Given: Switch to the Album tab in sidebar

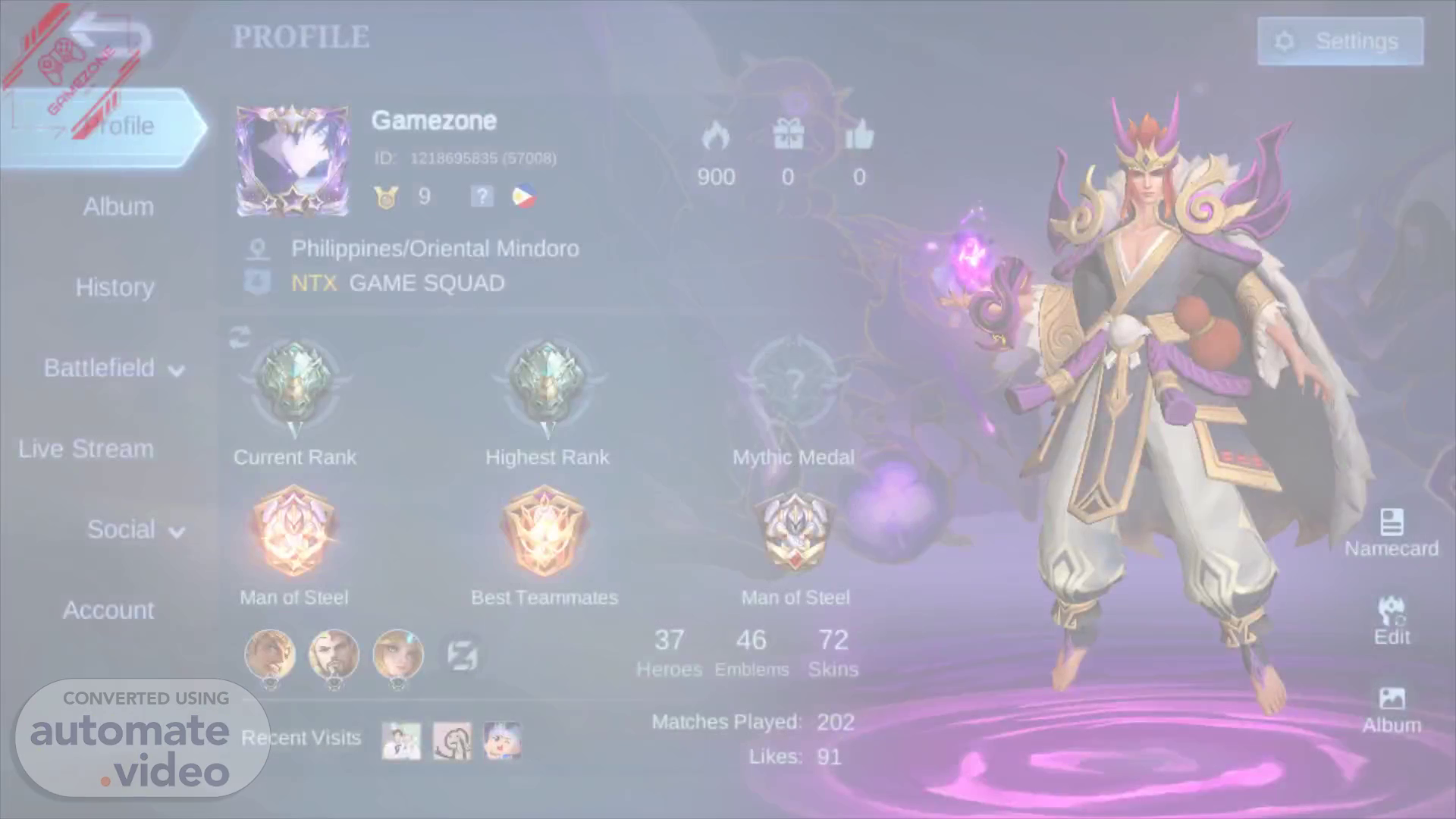Looking at the screenshot, I should pos(118,206).
